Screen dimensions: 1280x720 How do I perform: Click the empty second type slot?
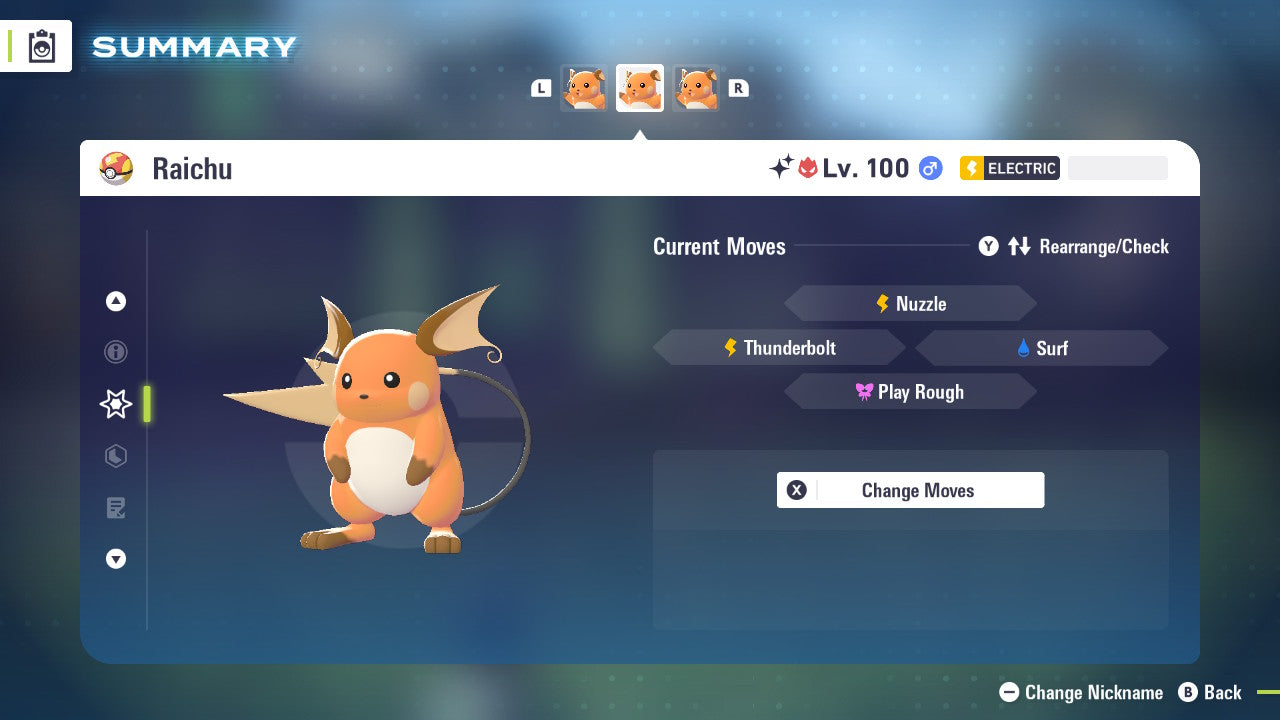click(x=1117, y=168)
